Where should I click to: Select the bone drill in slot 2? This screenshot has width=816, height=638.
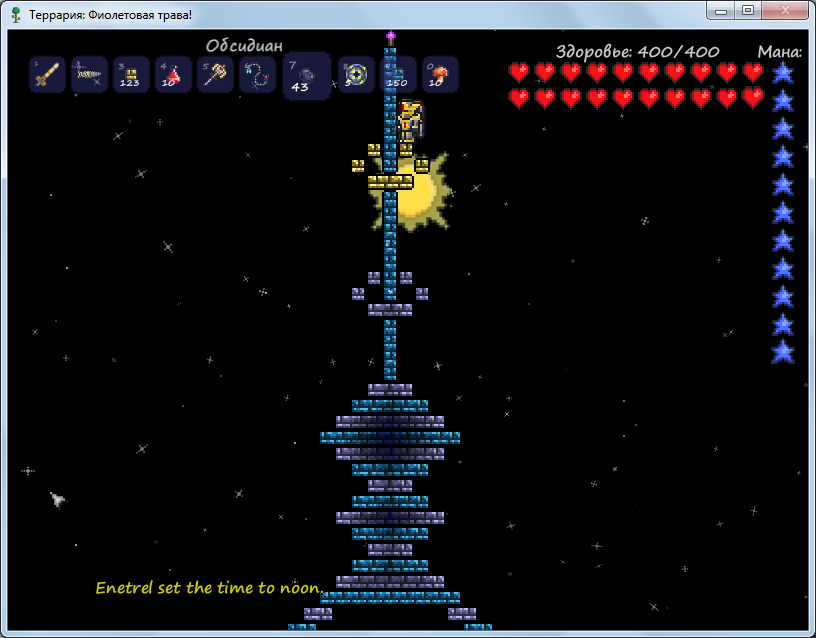[90, 75]
